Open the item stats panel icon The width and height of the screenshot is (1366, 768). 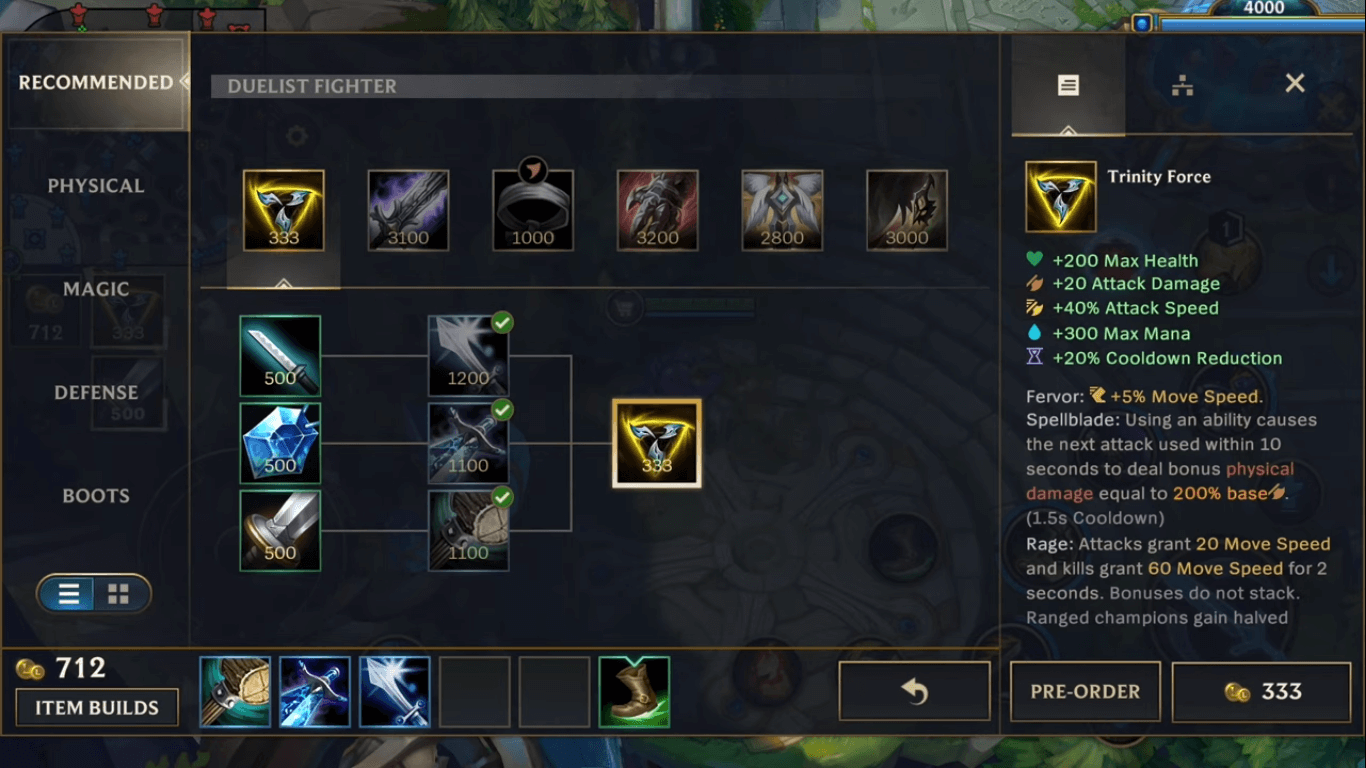(1066, 85)
